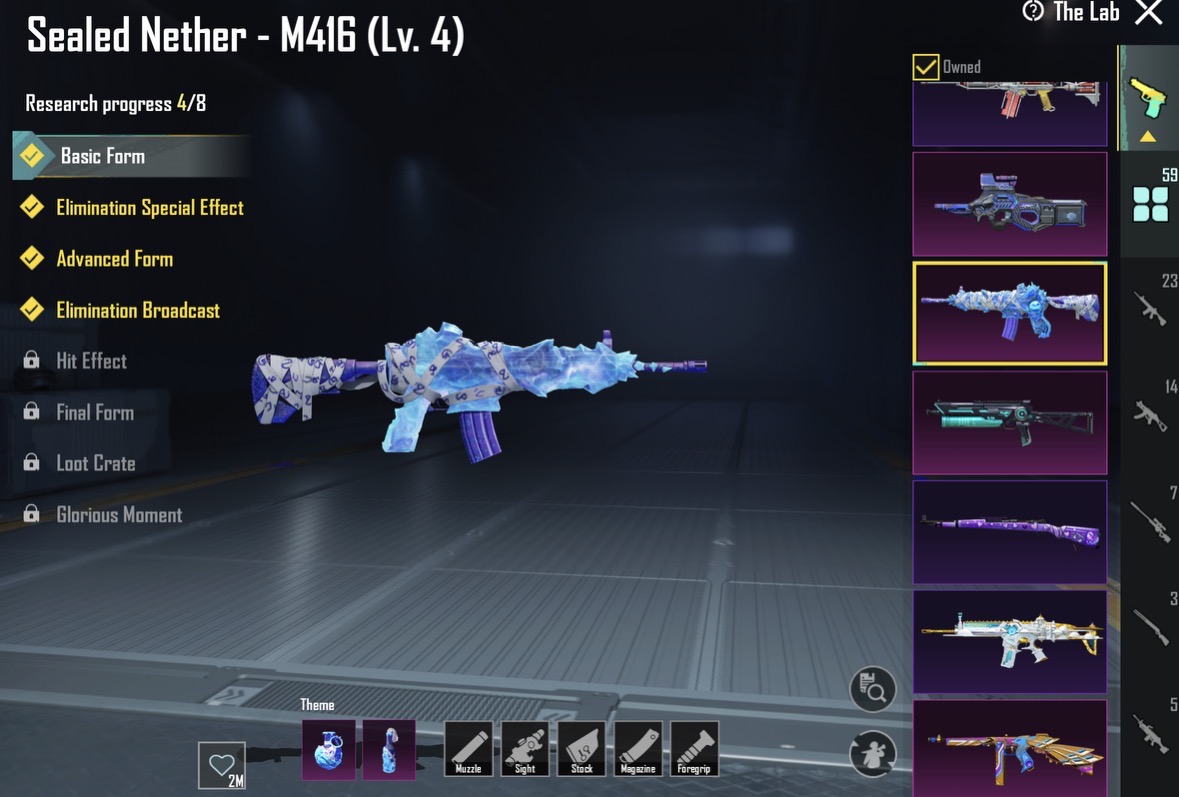This screenshot has width=1179, height=797.
Task: Choose the Stock attachment slot
Action: (x=581, y=749)
